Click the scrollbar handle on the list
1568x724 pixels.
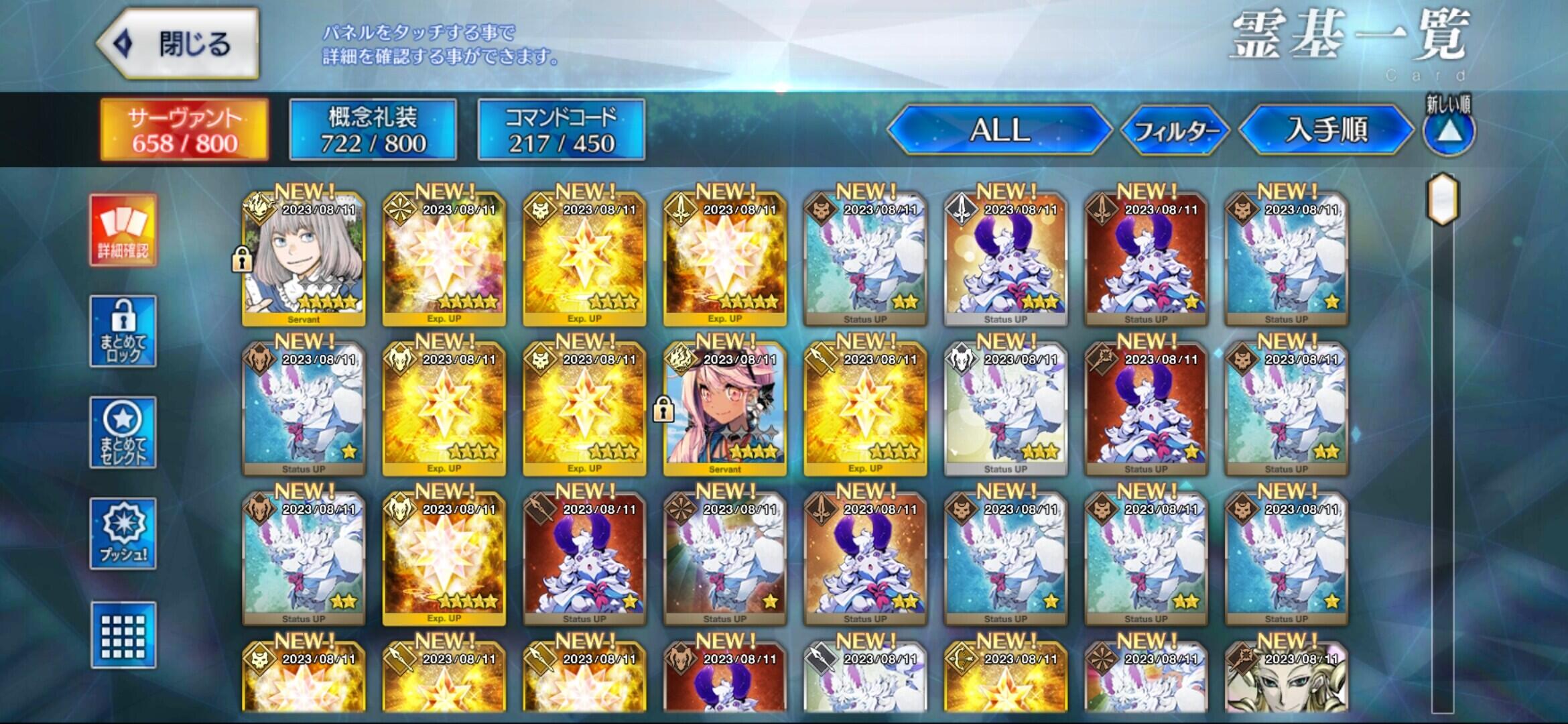pyautogui.click(x=1443, y=199)
